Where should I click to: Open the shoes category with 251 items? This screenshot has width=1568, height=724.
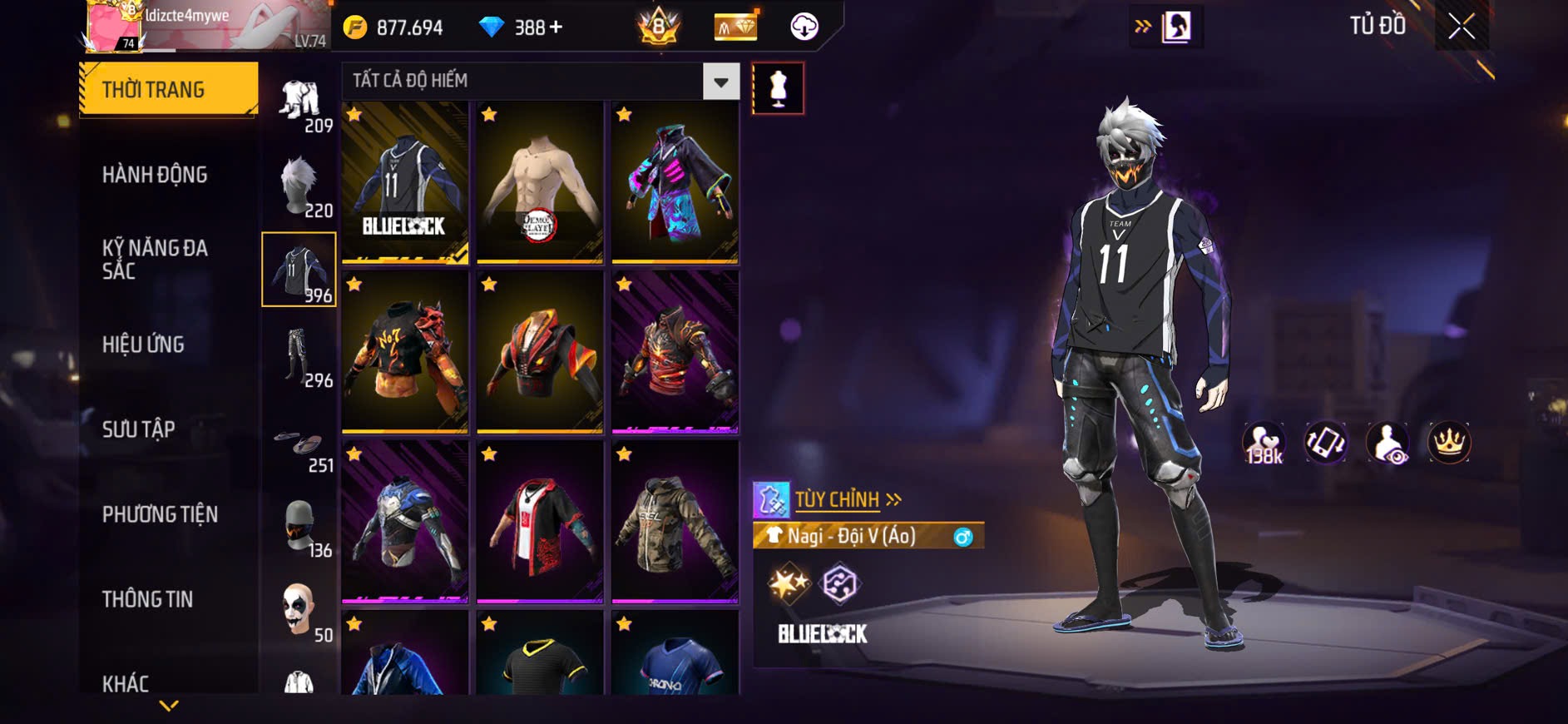click(299, 448)
